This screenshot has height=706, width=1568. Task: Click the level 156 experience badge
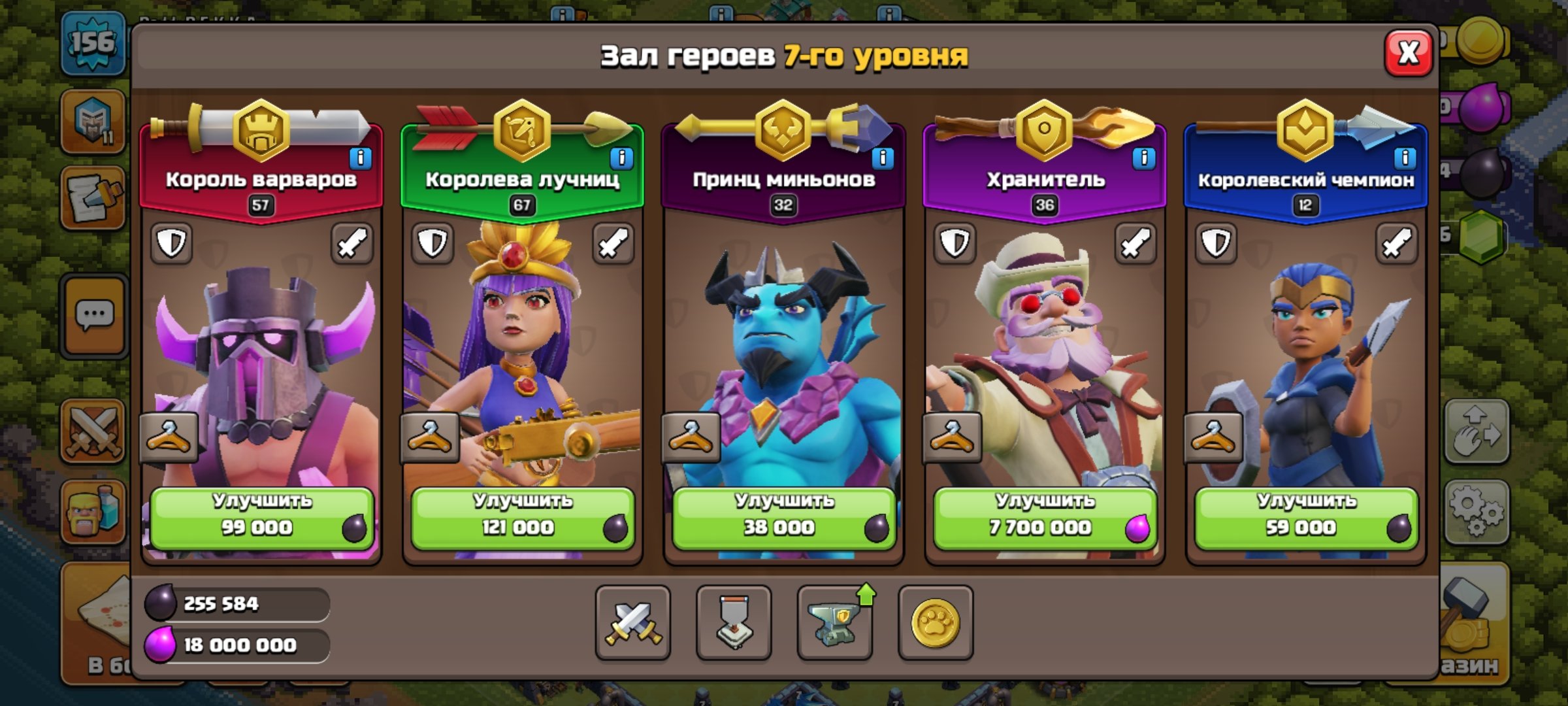pos(91,44)
